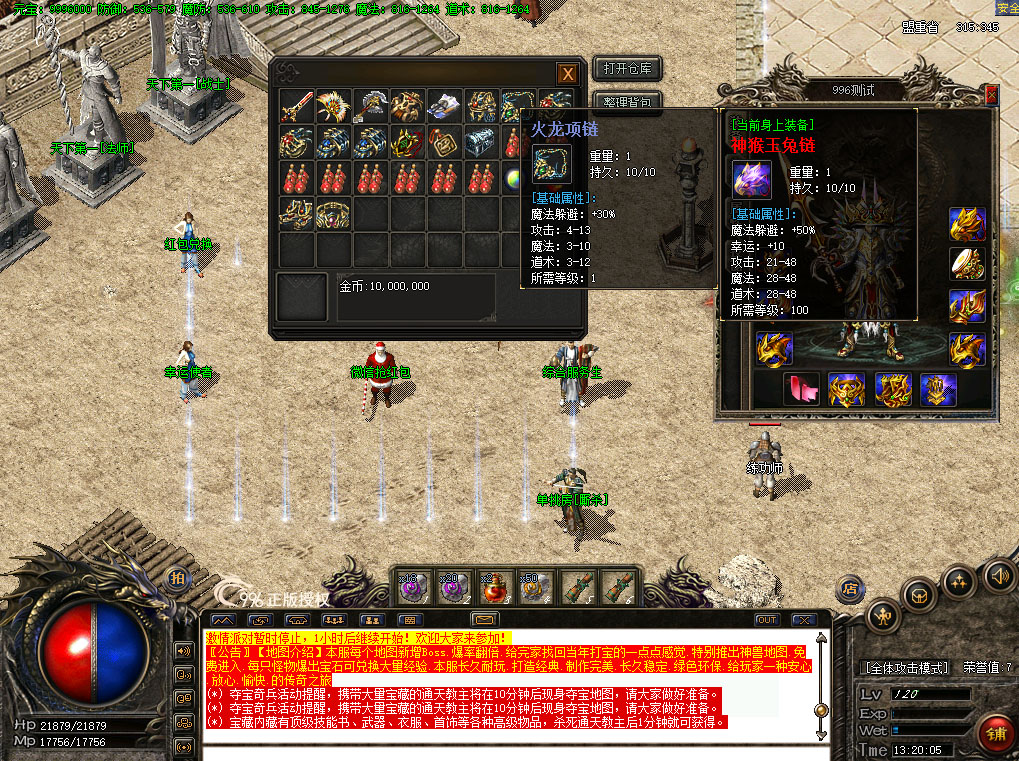Select the battle axe inventory slot

tap(371, 106)
